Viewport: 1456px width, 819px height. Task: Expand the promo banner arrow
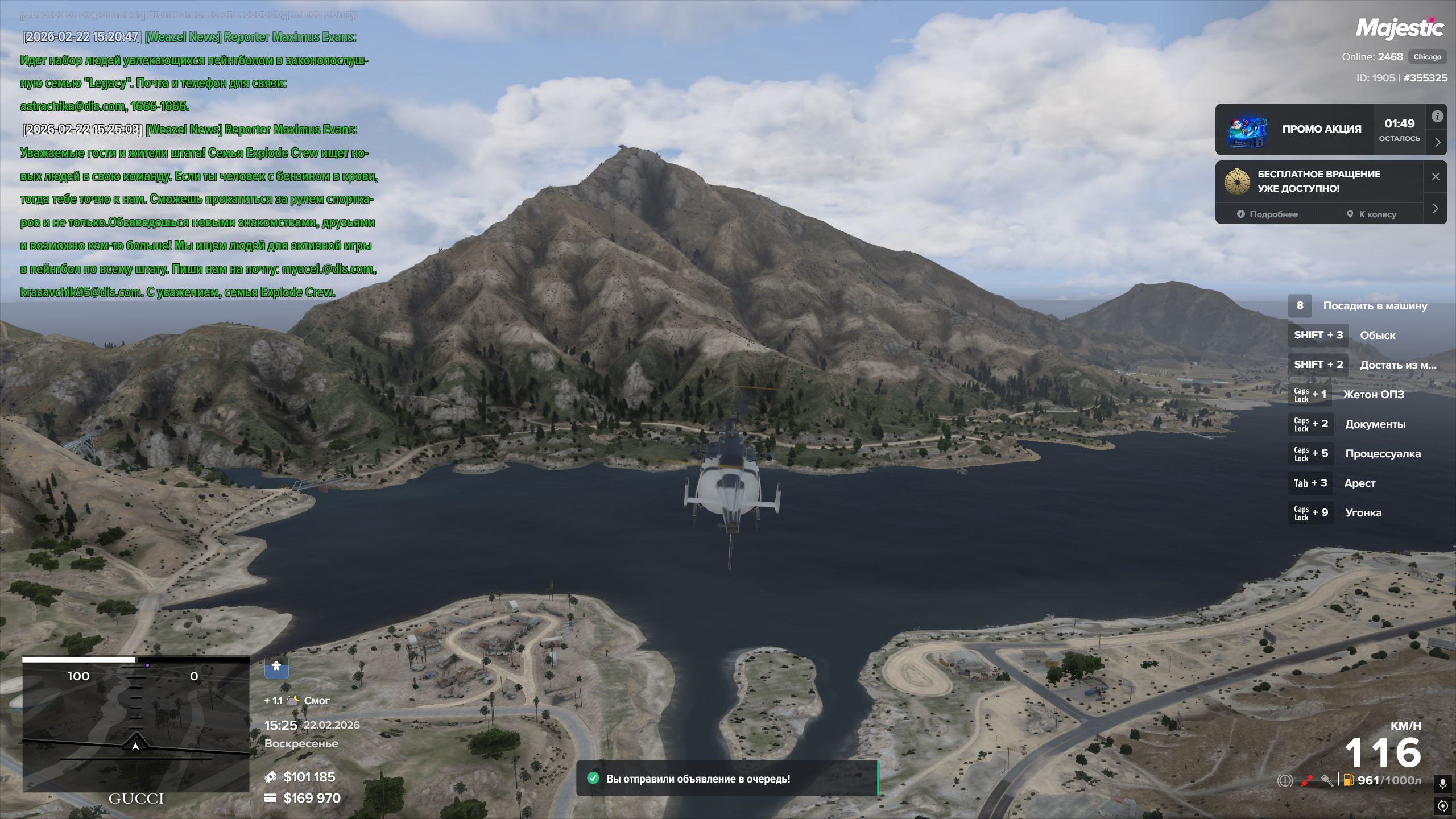click(1437, 142)
